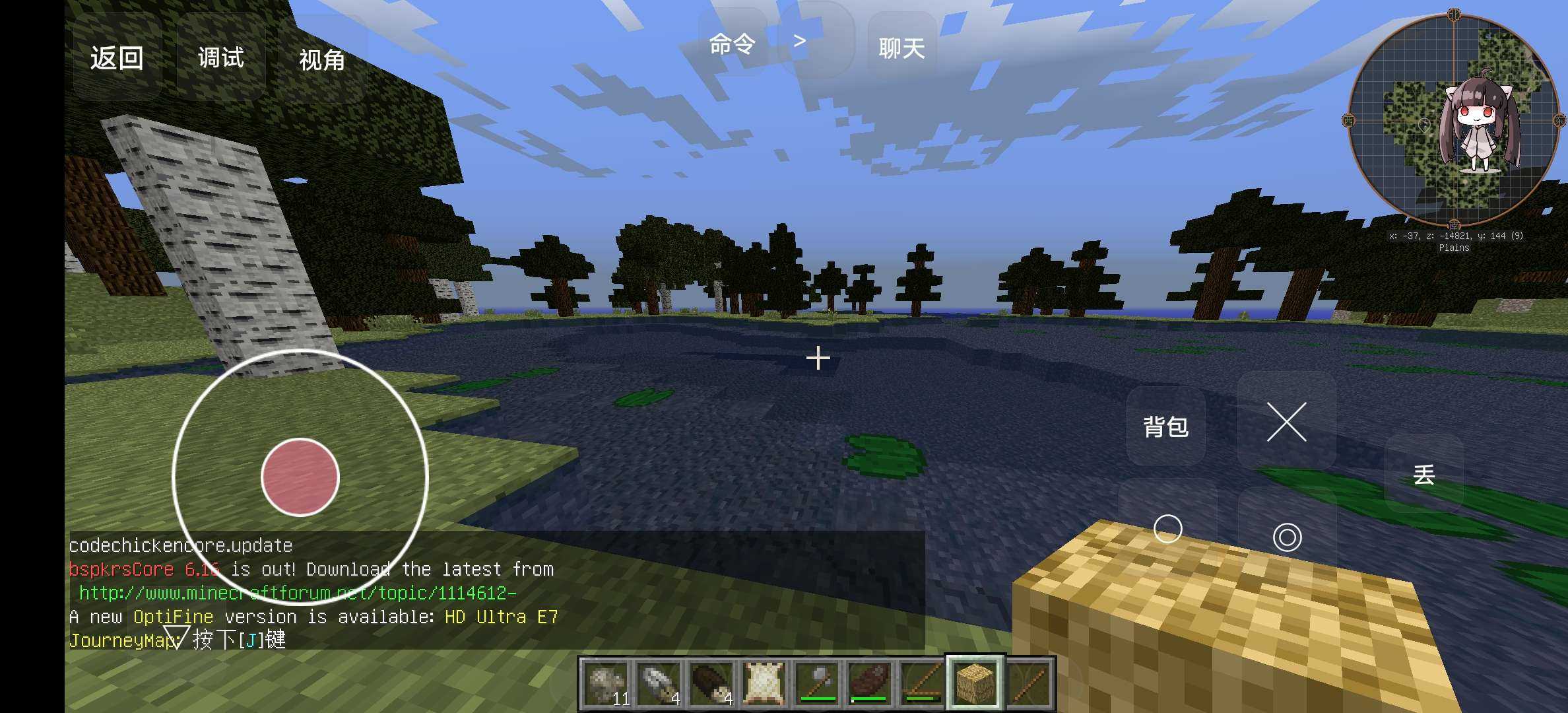This screenshot has height=713, width=1568.
Task: Tap the double-circle touch button
Action: coord(1287,537)
